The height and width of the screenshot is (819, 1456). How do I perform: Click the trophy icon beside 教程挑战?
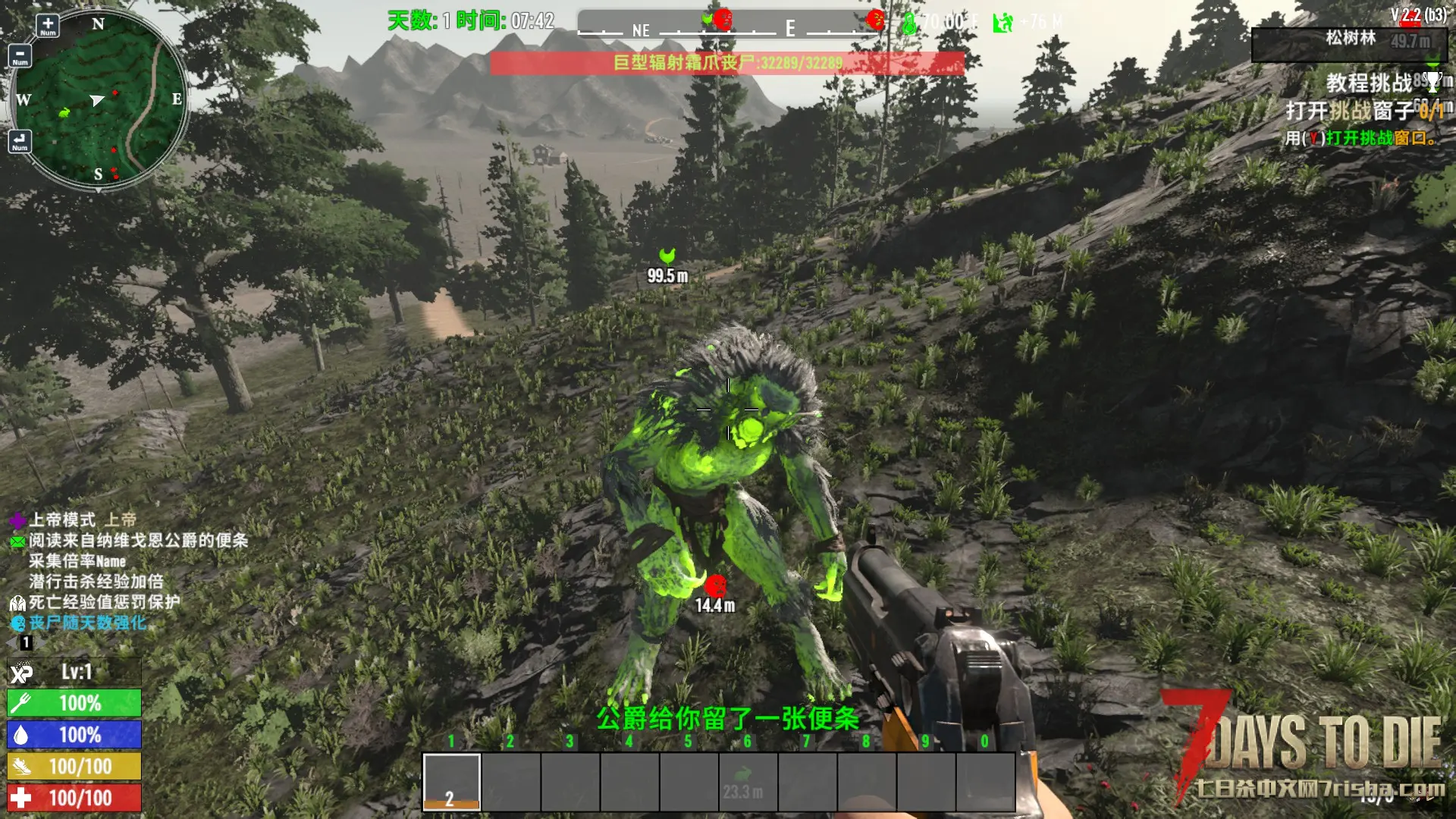[x=1433, y=80]
